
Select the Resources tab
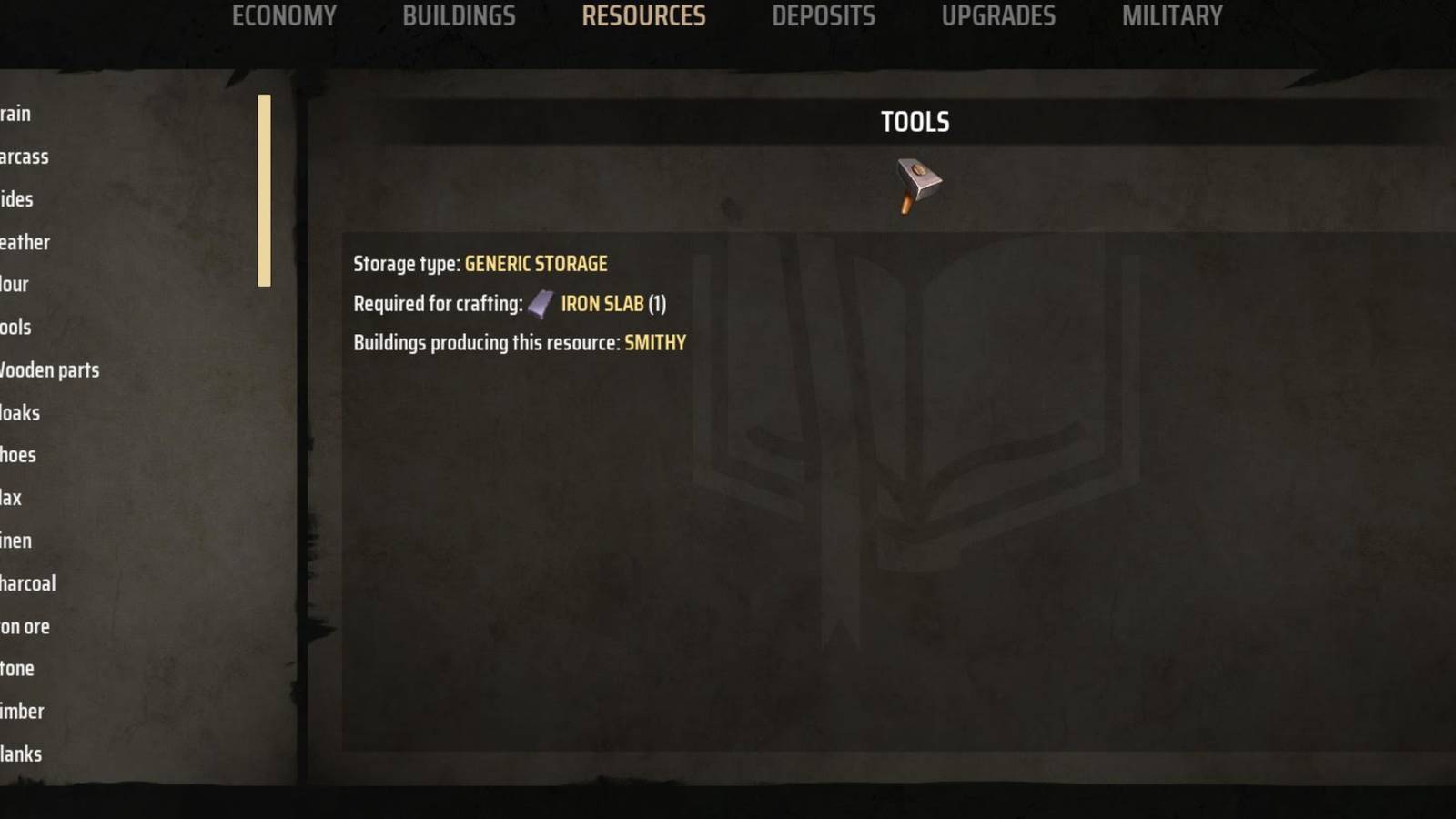[644, 15]
